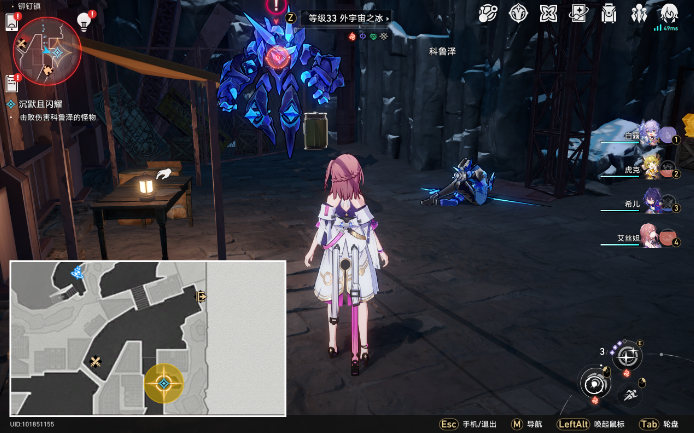The height and width of the screenshot is (433, 694).
Task: Toggle the sprint running icon
Action: coord(631,397)
